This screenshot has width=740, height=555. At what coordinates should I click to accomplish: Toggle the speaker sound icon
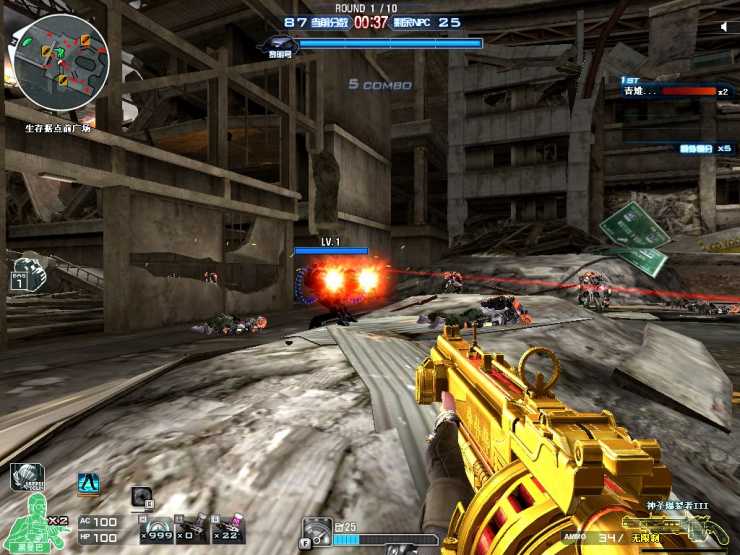725,27
